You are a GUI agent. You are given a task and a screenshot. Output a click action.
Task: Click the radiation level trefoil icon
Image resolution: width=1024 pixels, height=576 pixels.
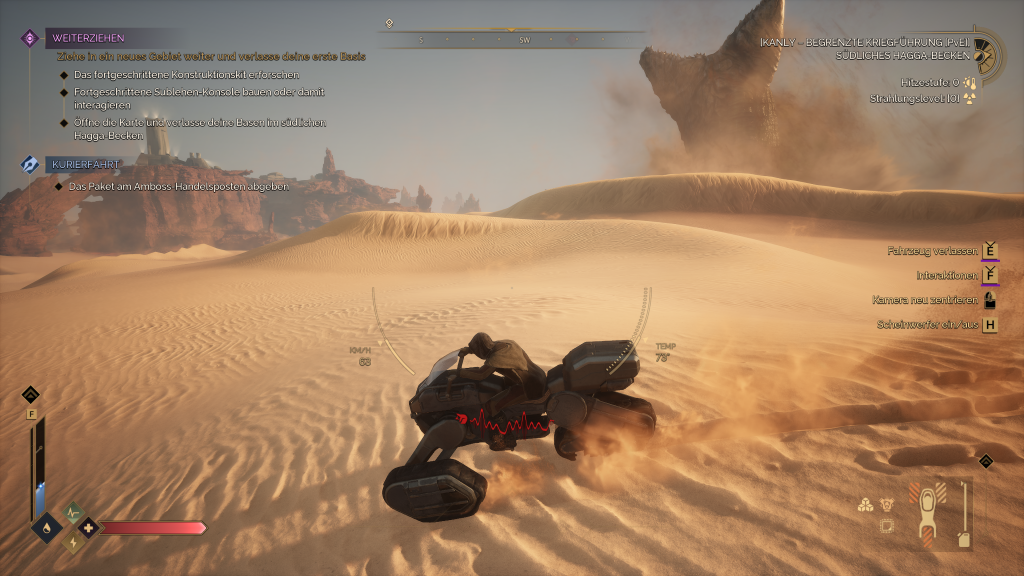point(969,98)
